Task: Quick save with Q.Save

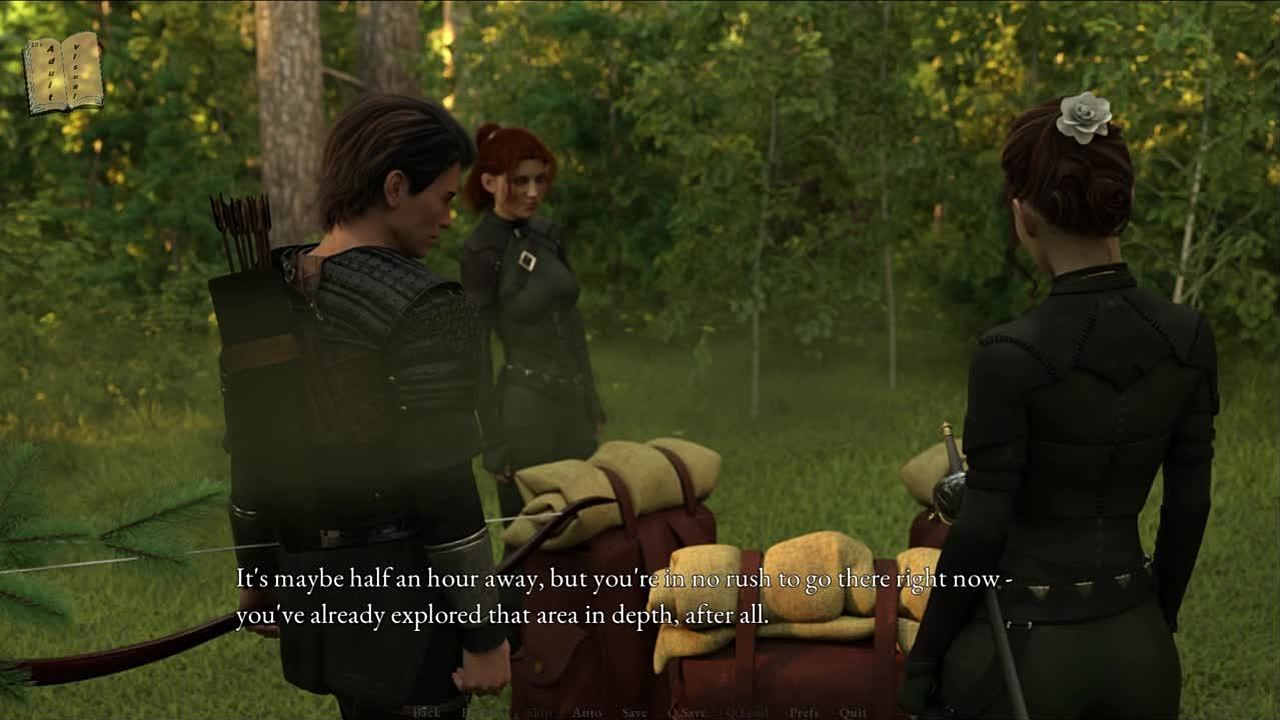Action: pos(686,712)
